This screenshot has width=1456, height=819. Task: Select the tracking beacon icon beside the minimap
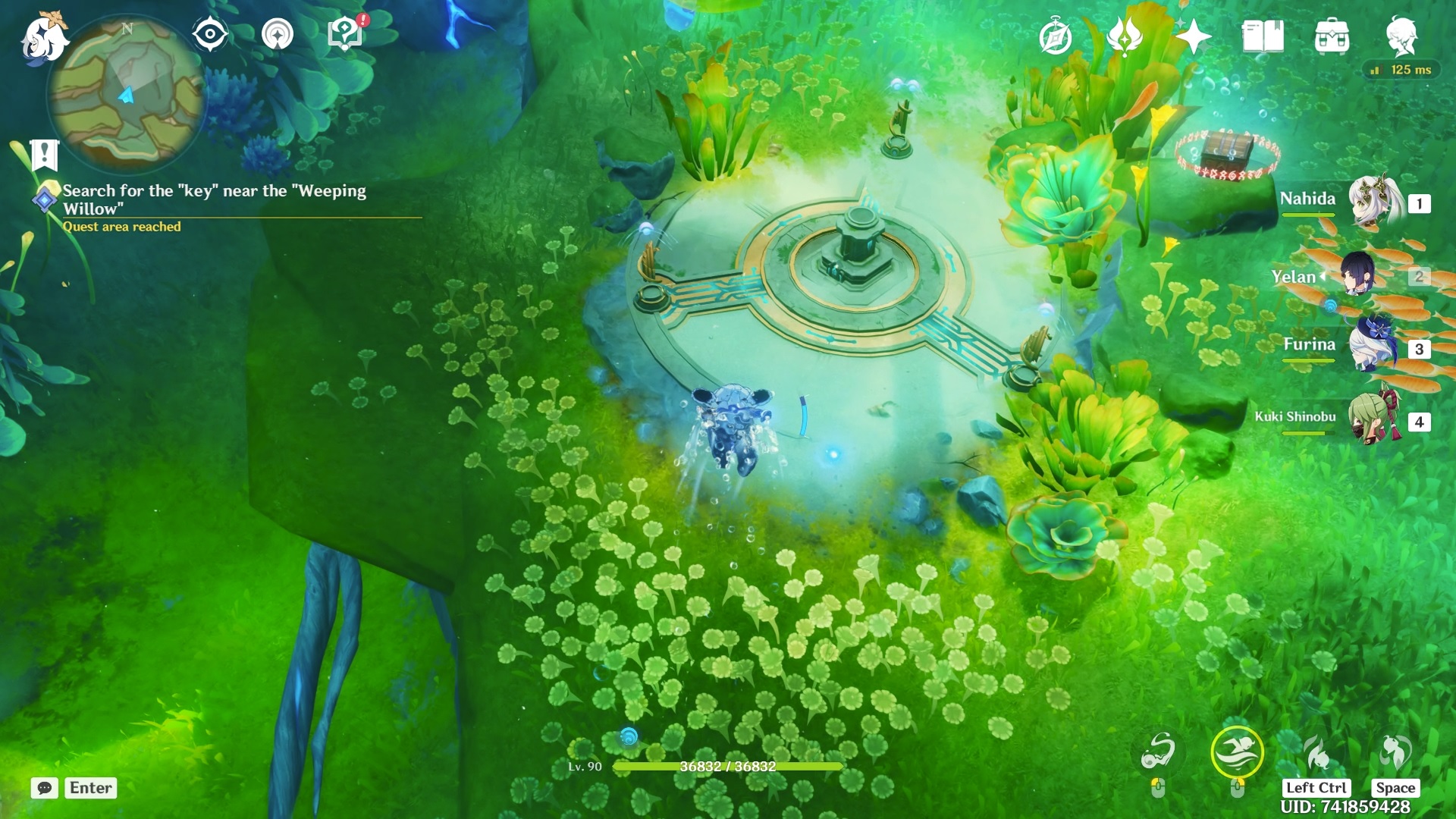(278, 33)
